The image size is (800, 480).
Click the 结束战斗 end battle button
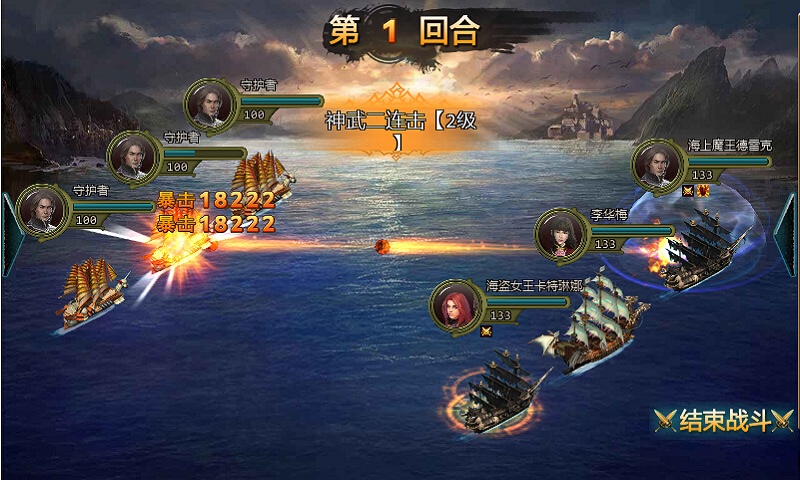pos(723,420)
